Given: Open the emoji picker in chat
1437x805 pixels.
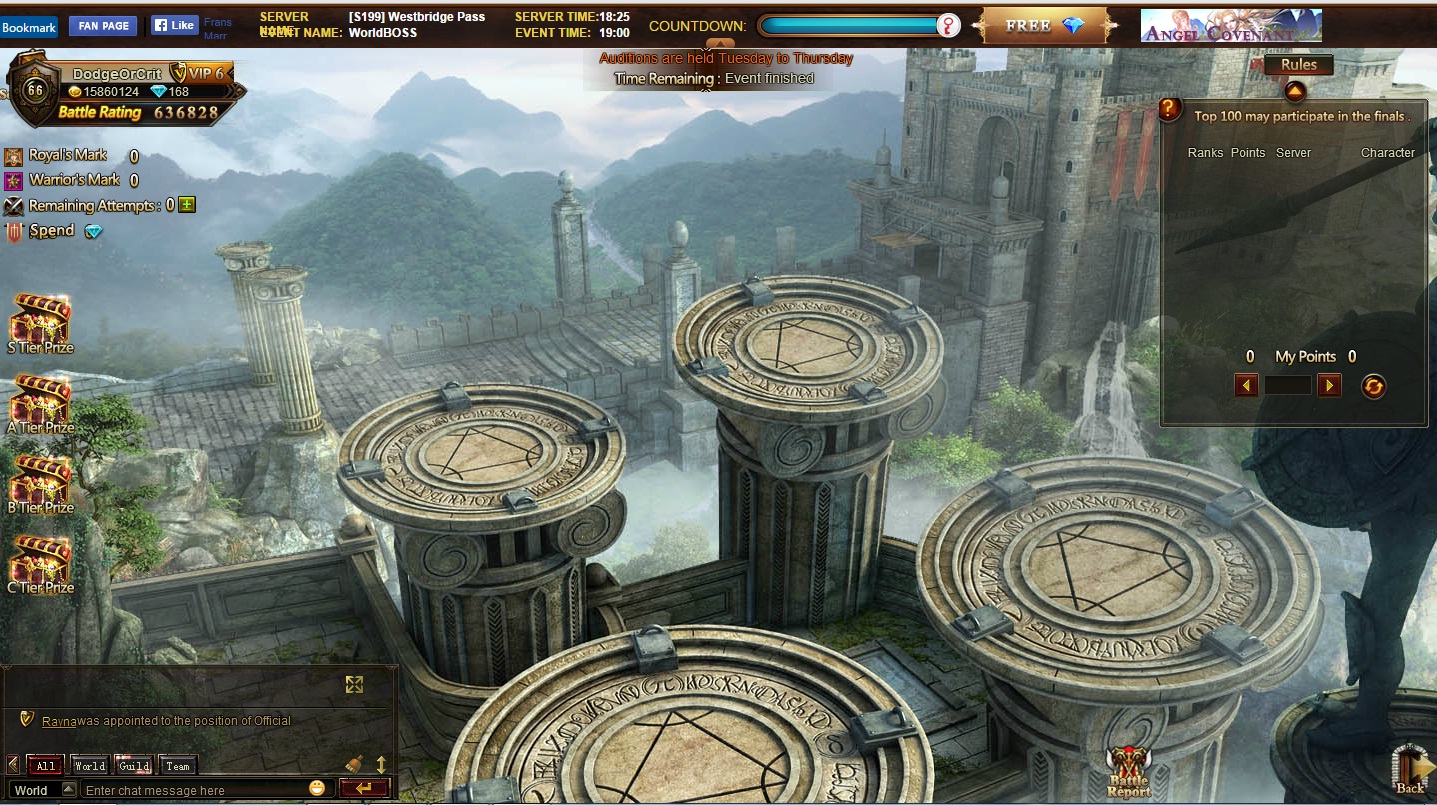Looking at the screenshot, I should click(317, 789).
